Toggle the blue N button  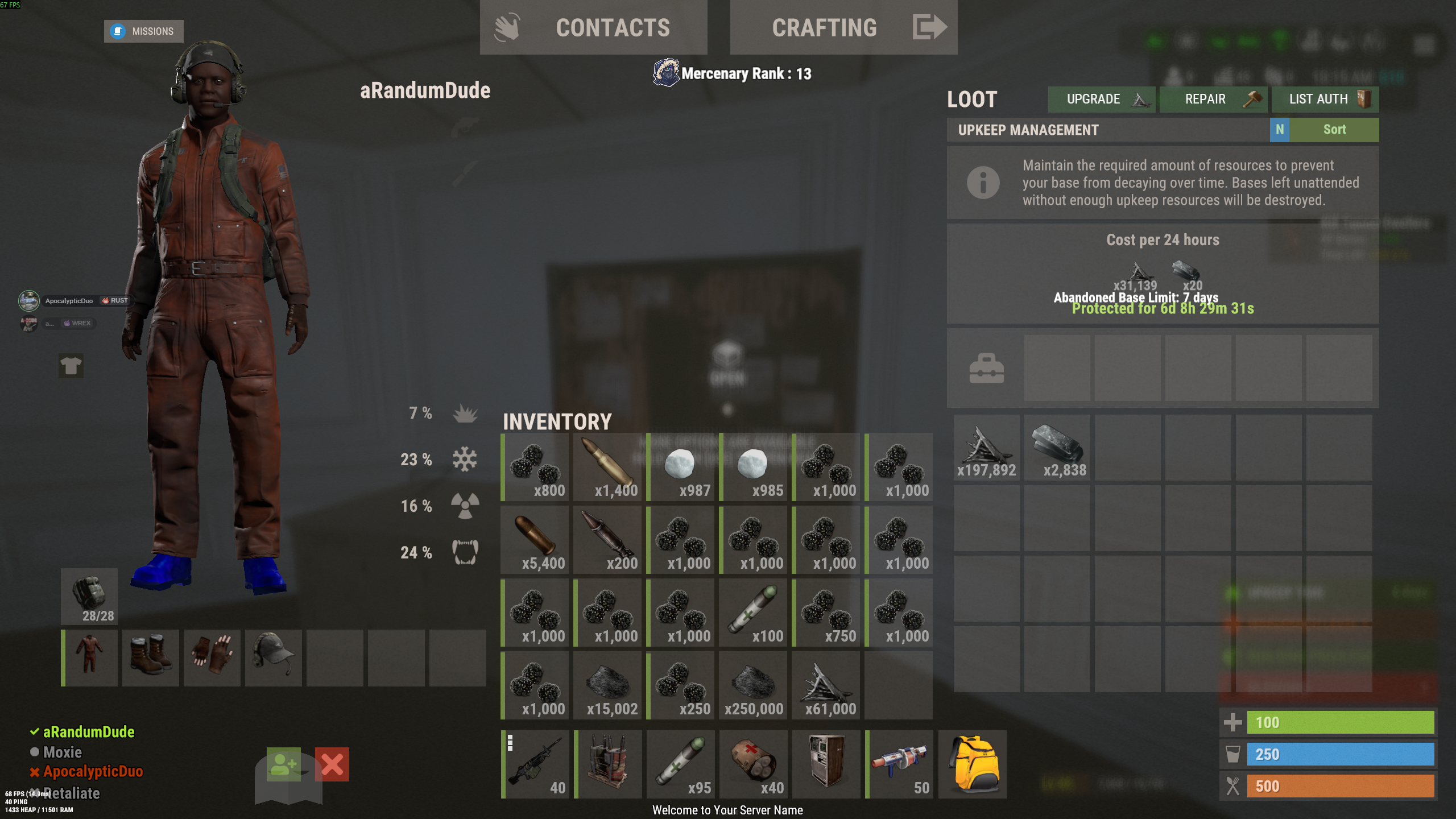coord(1279,130)
